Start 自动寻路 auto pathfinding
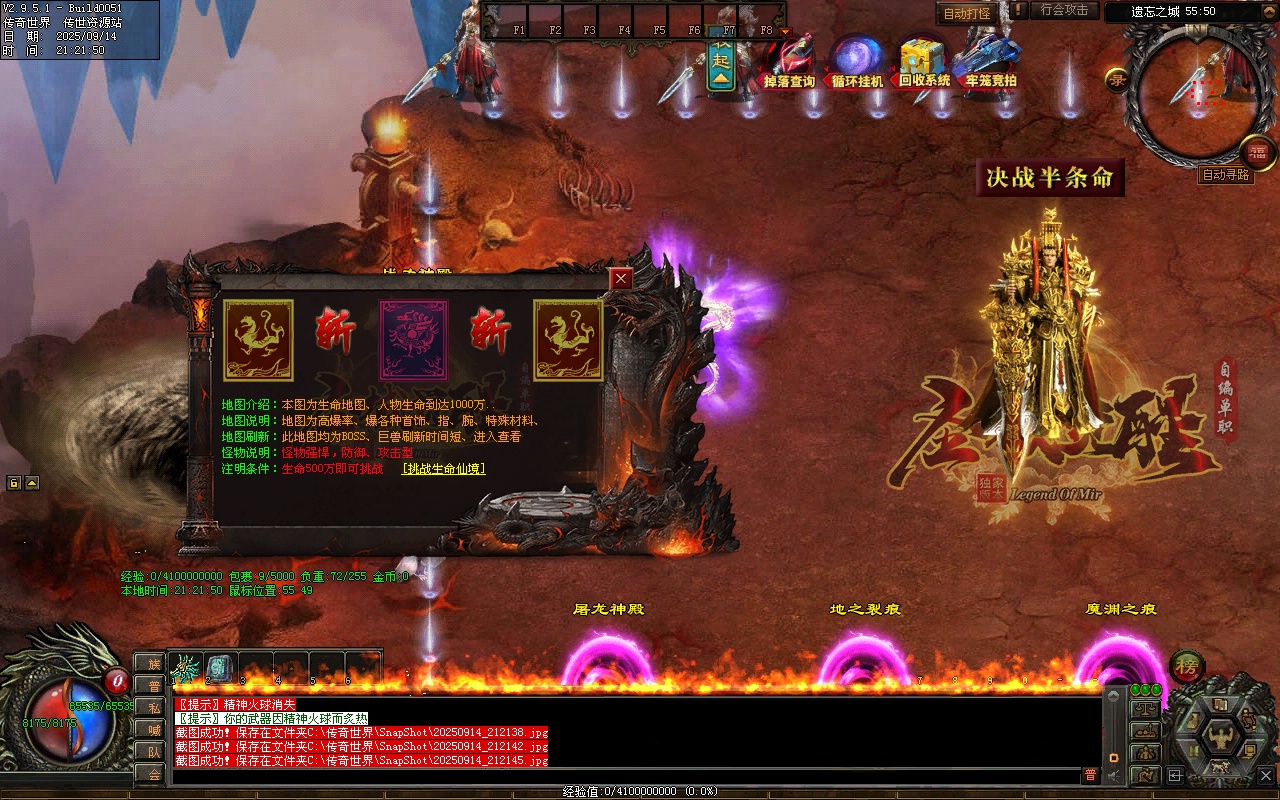The height and width of the screenshot is (800, 1280). pos(1225,175)
